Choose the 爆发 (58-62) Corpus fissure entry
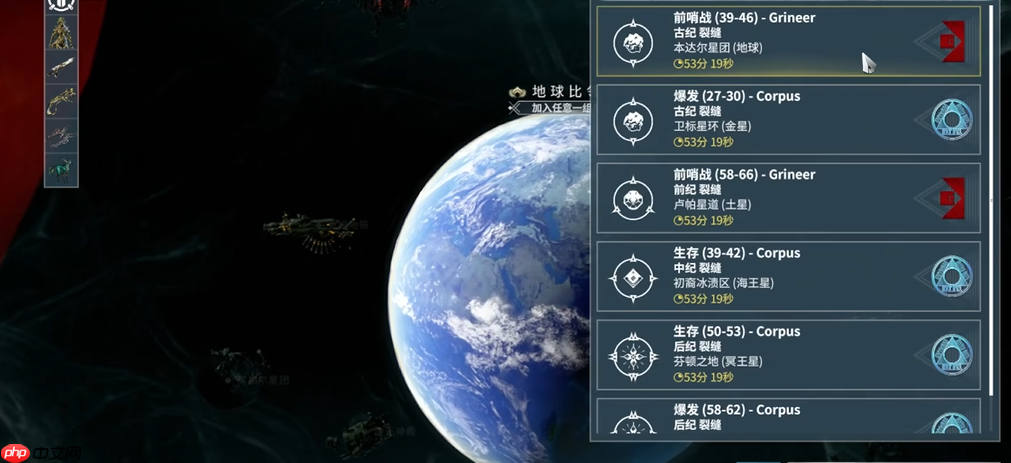1011x463 pixels. [x=788, y=419]
